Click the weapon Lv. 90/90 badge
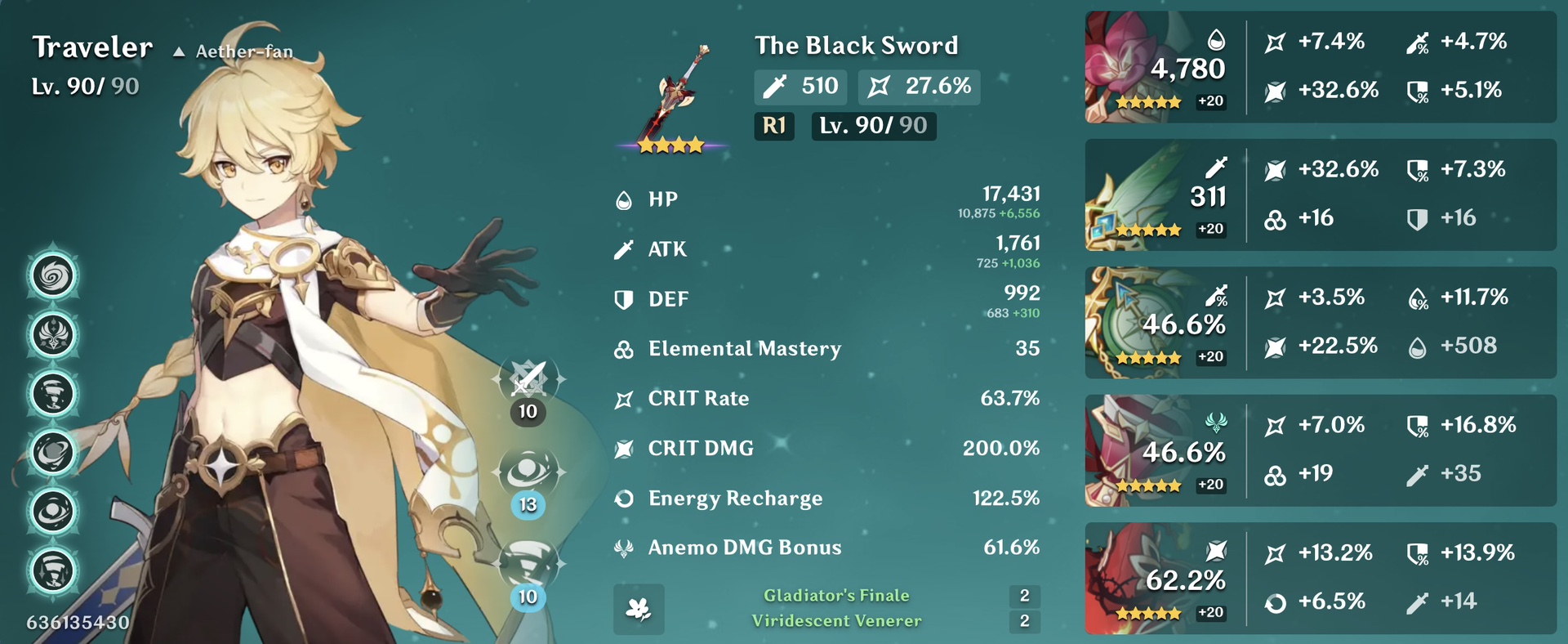The height and width of the screenshot is (644, 1568). pos(872,126)
